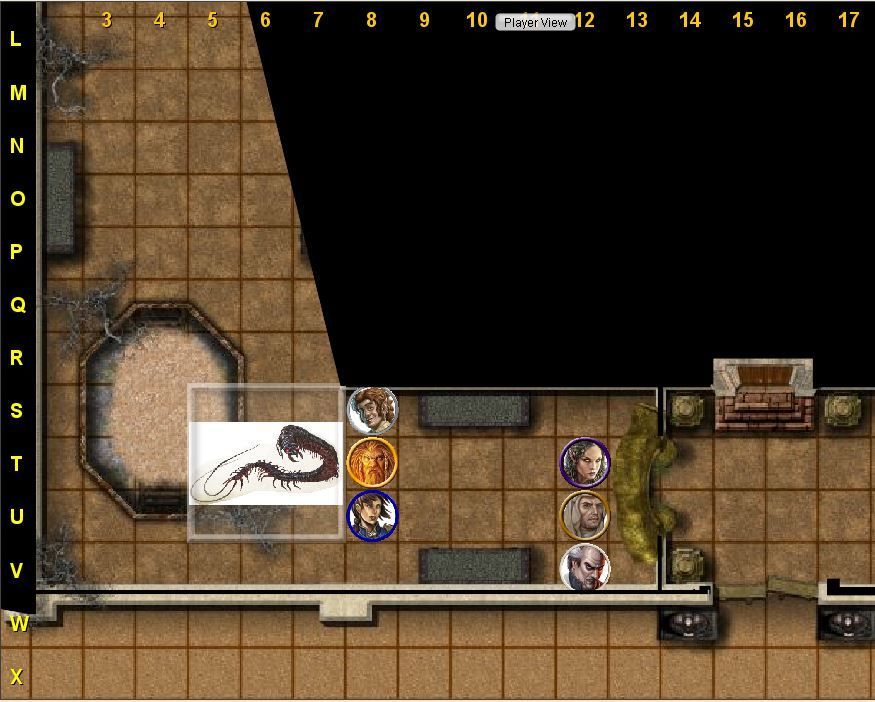Select the blue-ringed dark-haired woman token
Screen dimensions: 875x702
[x=372, y=516]
